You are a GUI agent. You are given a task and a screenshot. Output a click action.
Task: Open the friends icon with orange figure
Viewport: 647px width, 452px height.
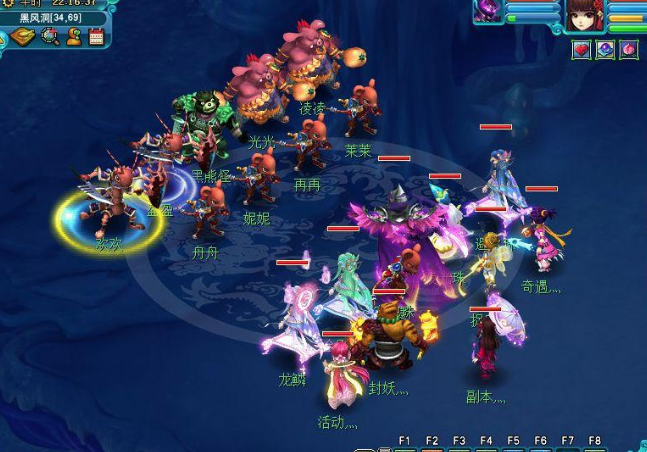pos(74,37)
